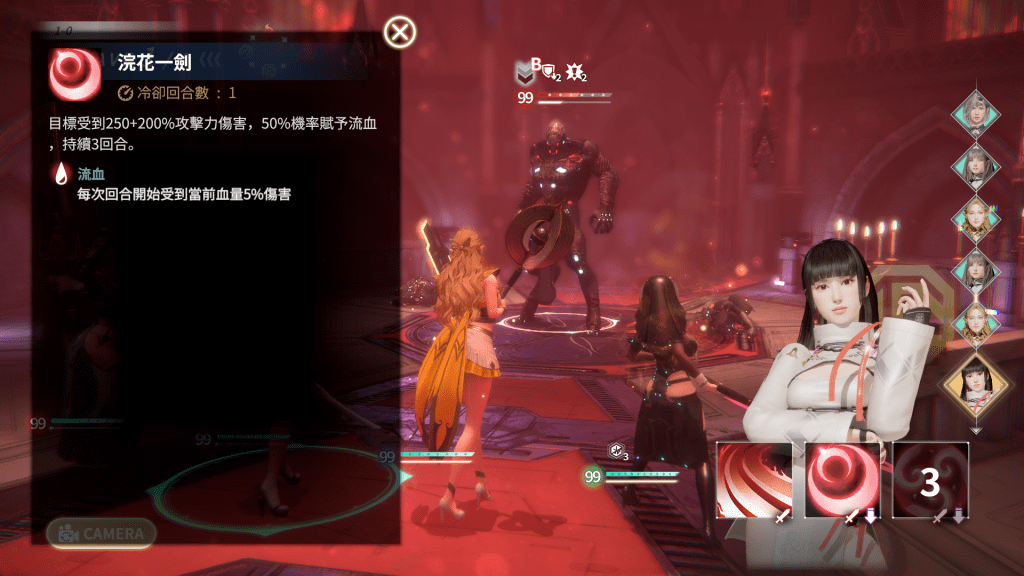This screenshot has height=576, width=1024.
Task: Select the topmost turn-order portrait
Action: [976, 113]
